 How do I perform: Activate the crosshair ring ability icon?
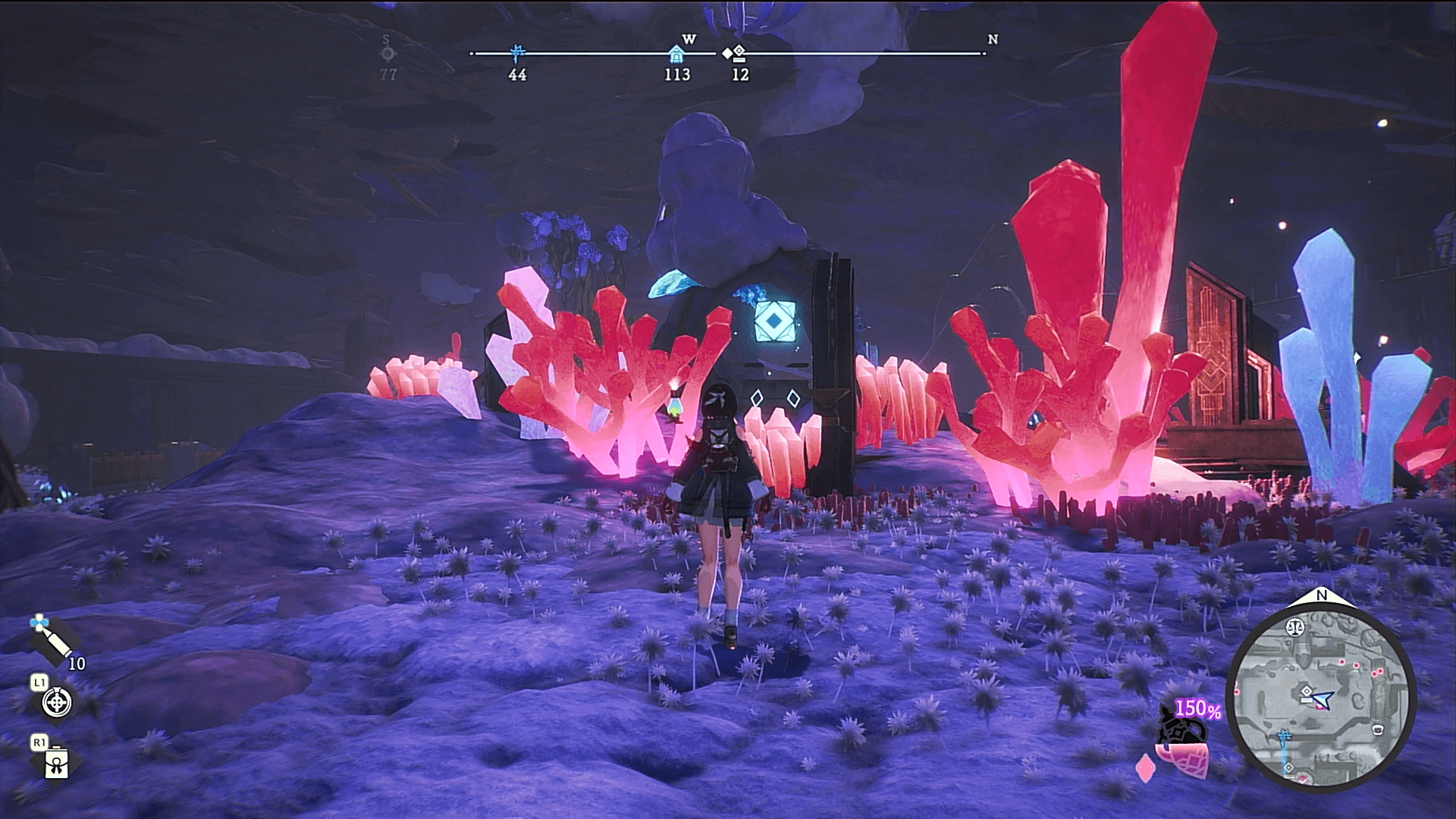[56, 703]
